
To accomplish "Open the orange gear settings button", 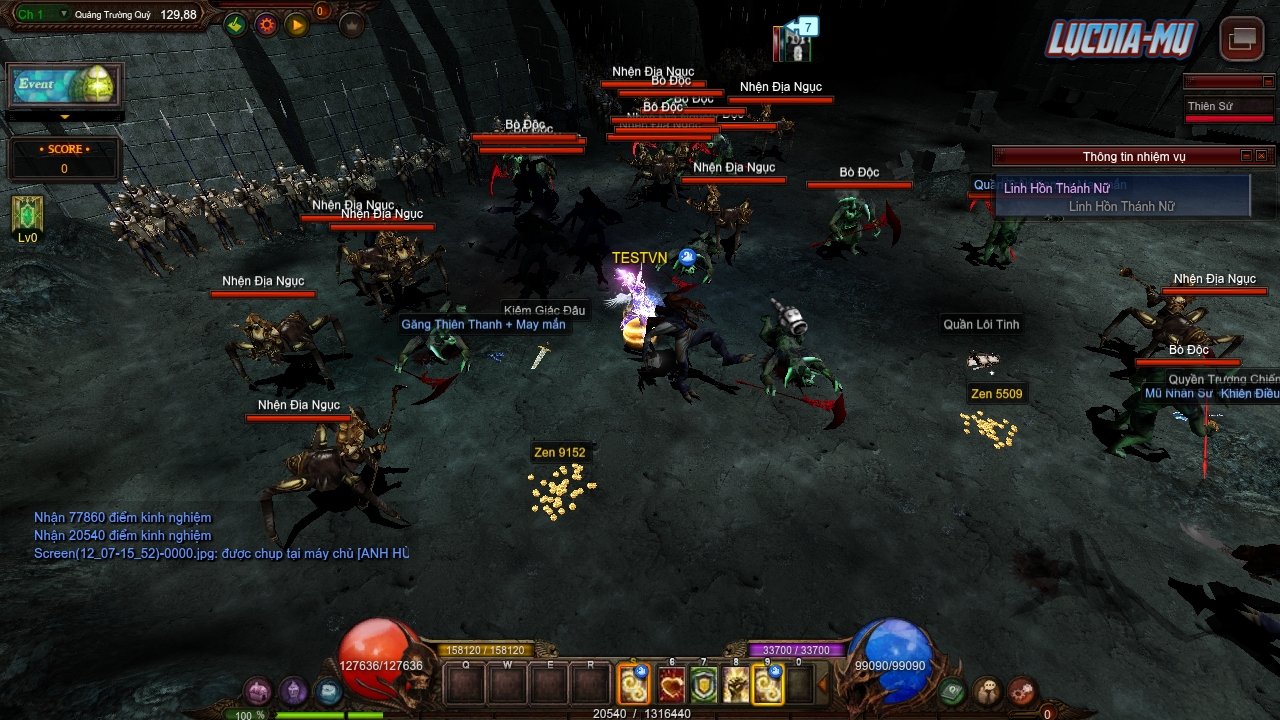I will click(x=266, y=25).
